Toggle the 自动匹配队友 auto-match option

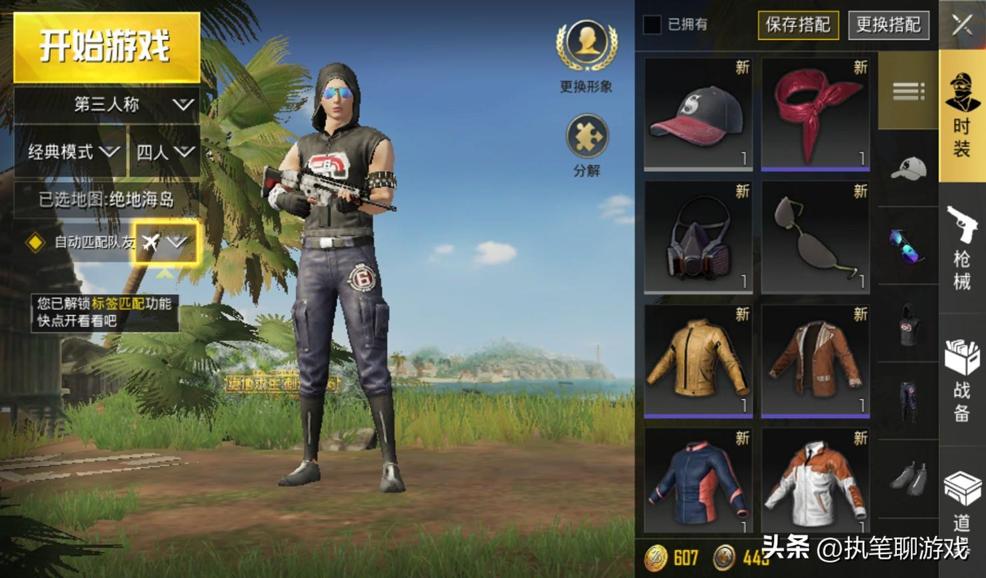(x=36, y=242)
